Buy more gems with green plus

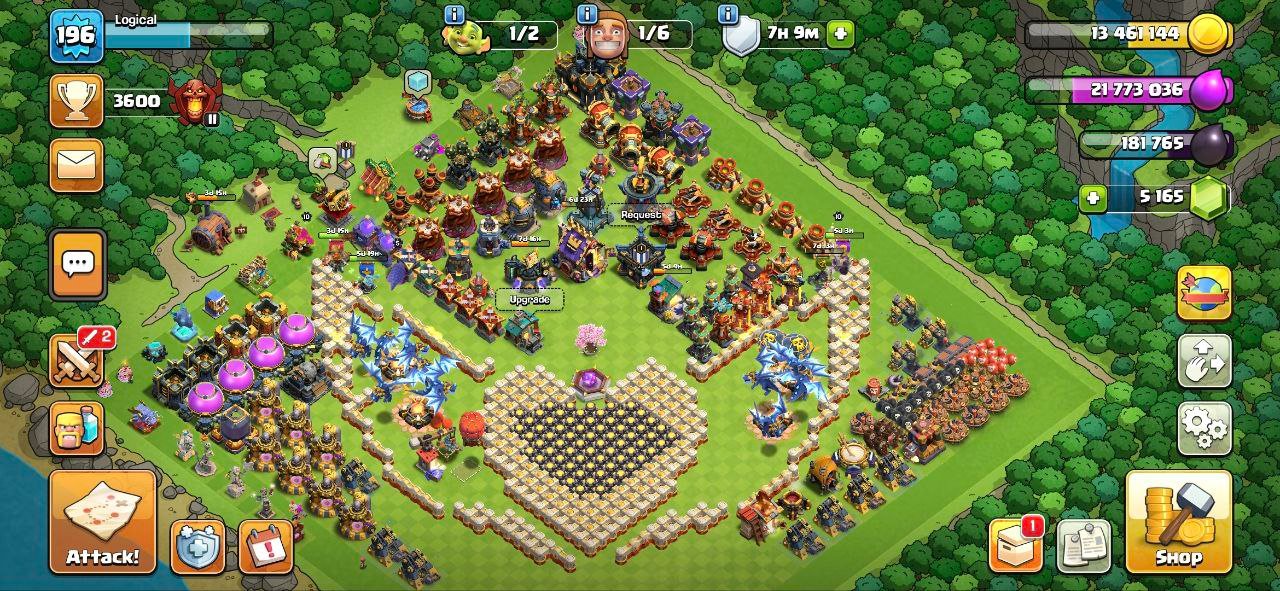click(x=1093, y=198)
